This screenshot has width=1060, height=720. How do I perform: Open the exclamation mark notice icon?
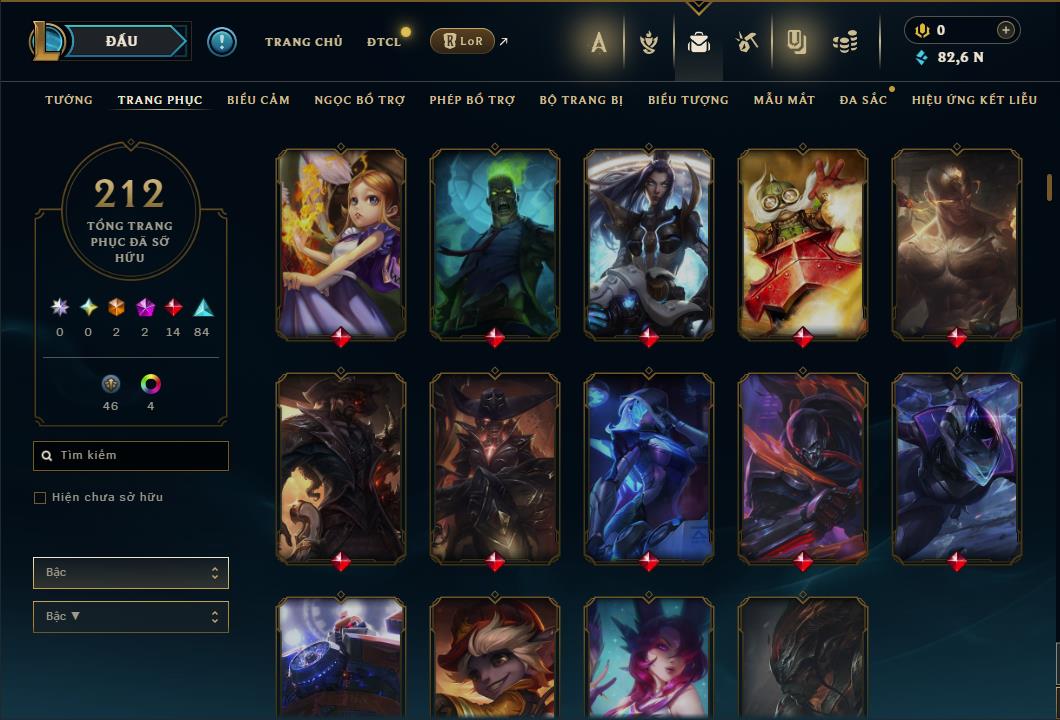[222, 41]
